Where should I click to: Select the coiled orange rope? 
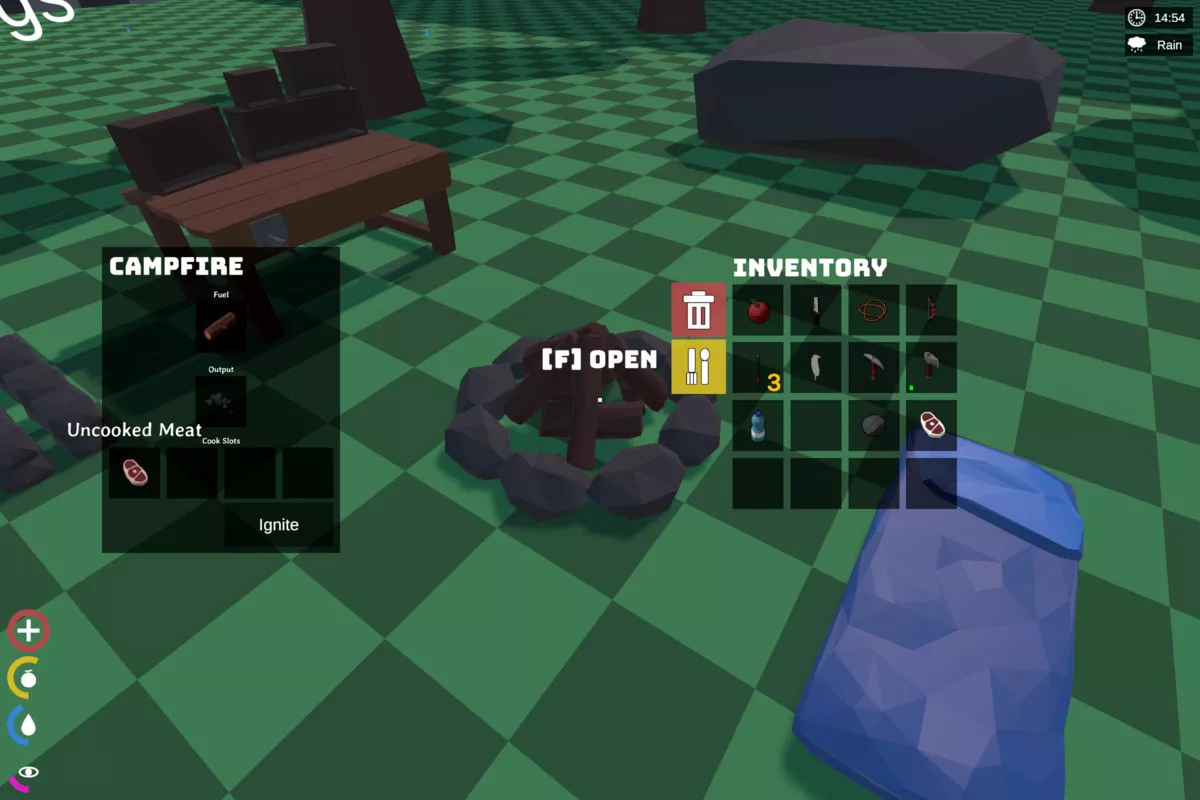click(x=874, y=310)
